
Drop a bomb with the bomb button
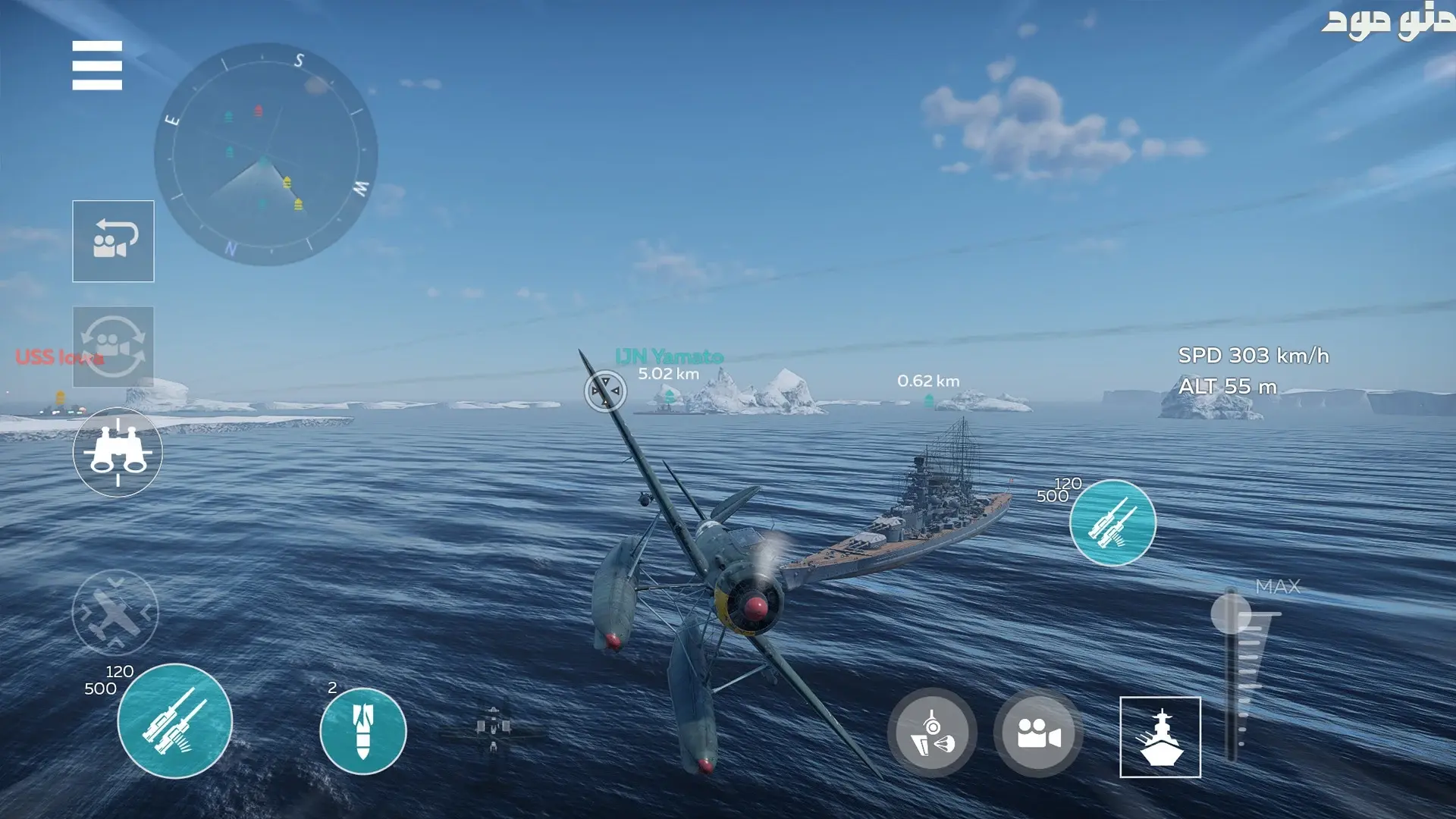pos(363,731)
